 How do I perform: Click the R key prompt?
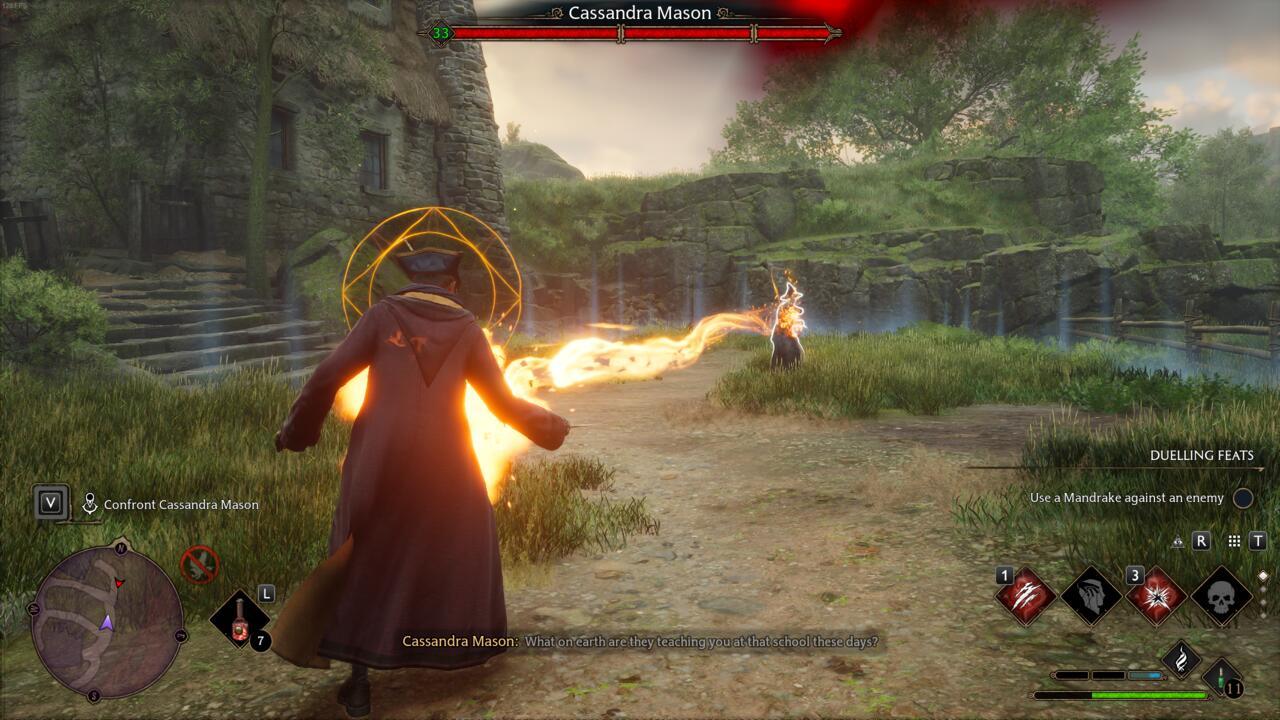1202,541
